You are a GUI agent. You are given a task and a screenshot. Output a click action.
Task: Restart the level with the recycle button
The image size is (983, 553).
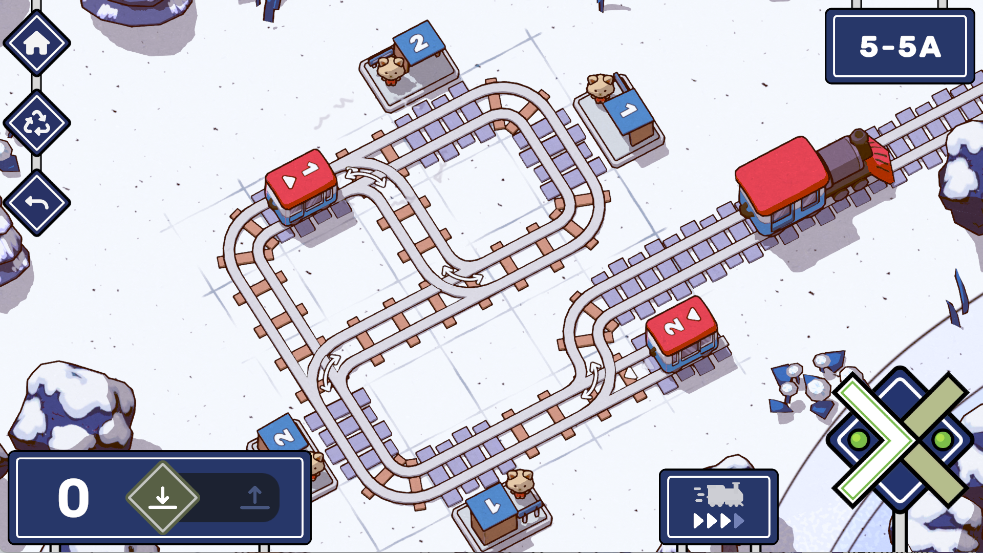tap(37, 123)
